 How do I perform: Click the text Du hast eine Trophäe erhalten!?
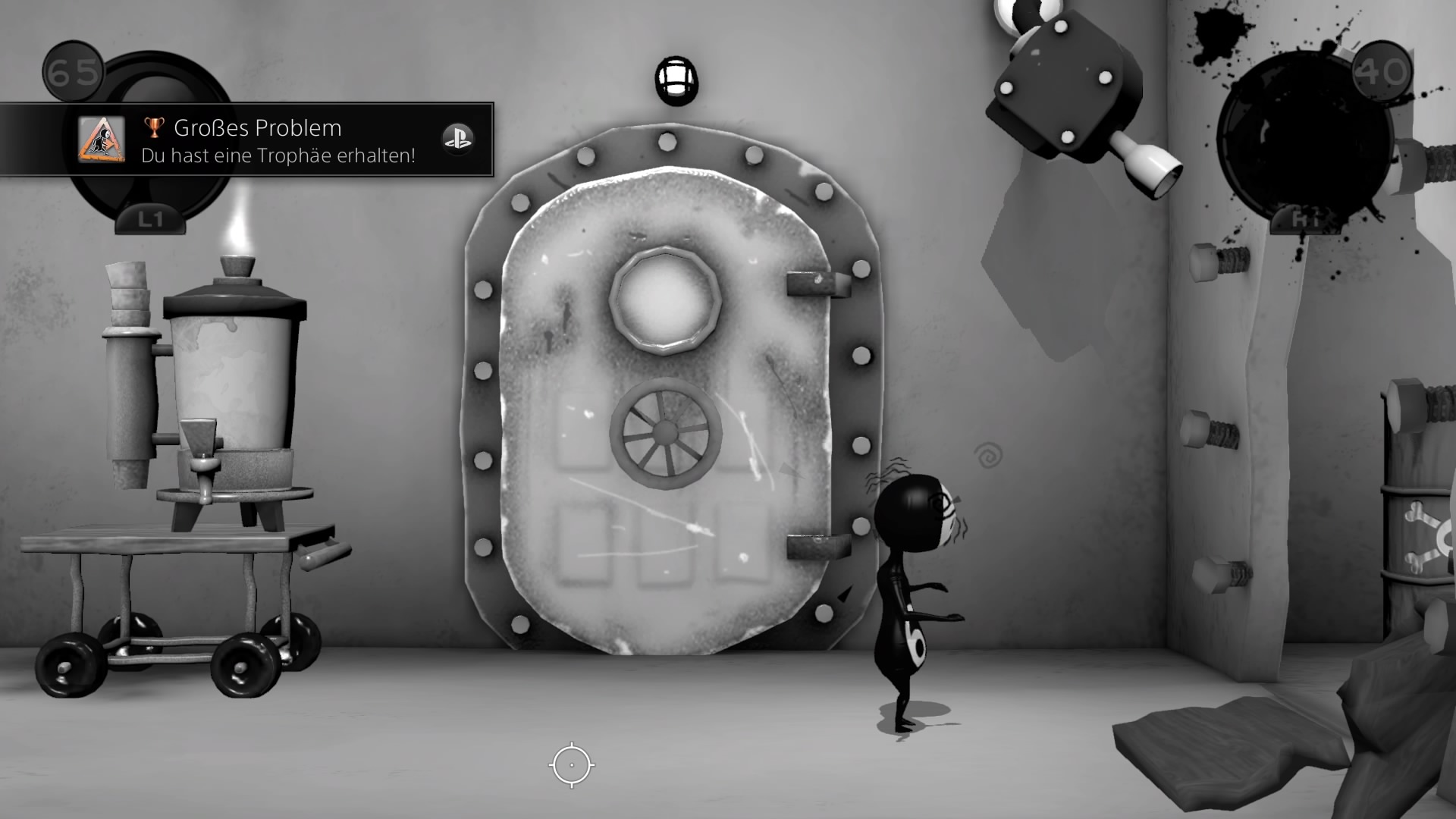(278, 155)
